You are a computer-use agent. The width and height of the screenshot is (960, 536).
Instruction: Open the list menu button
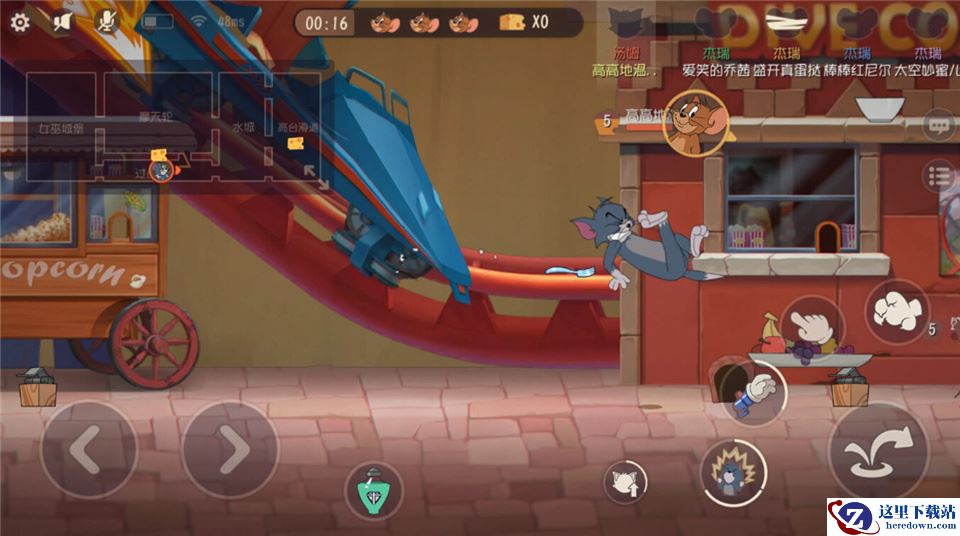point(938,177)
